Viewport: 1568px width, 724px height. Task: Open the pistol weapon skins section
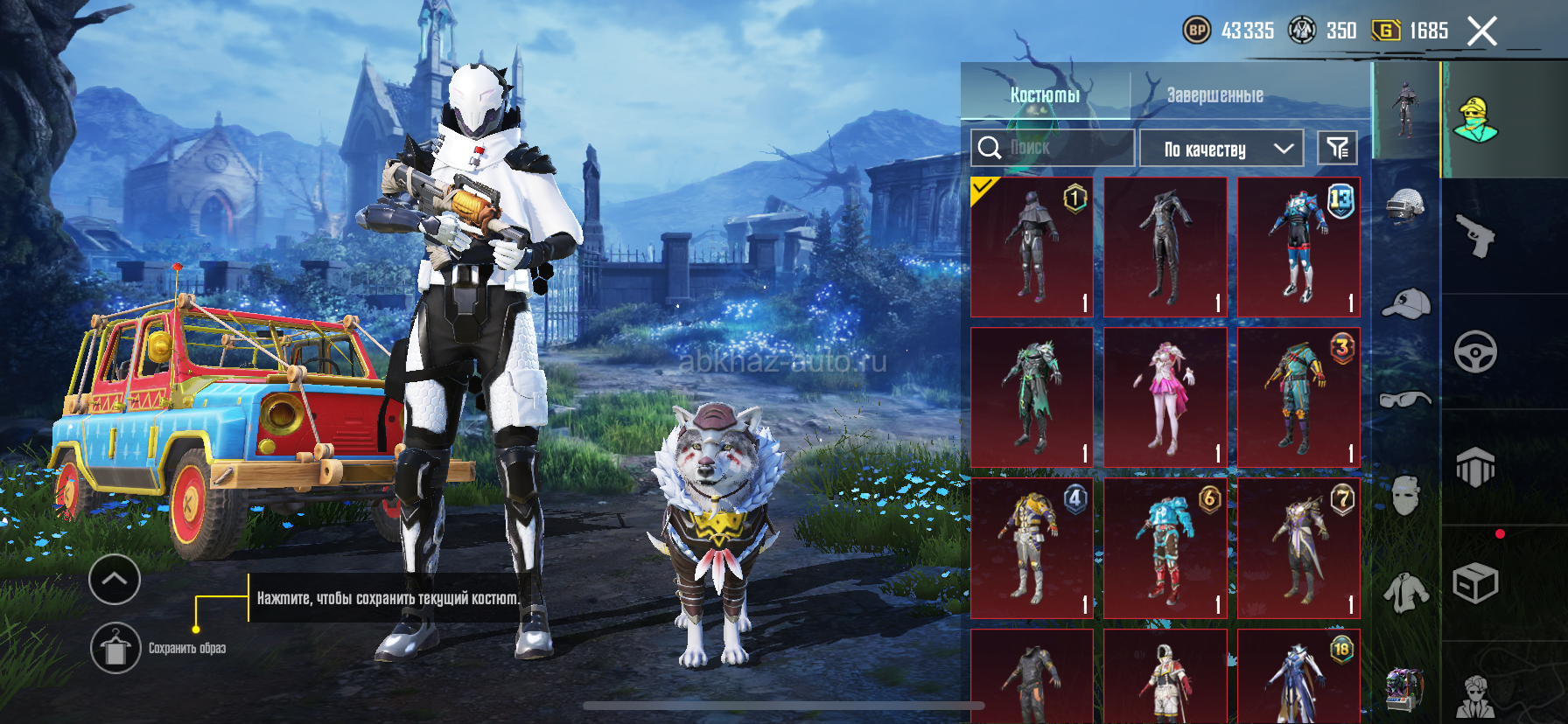[x=1475, y=236]
